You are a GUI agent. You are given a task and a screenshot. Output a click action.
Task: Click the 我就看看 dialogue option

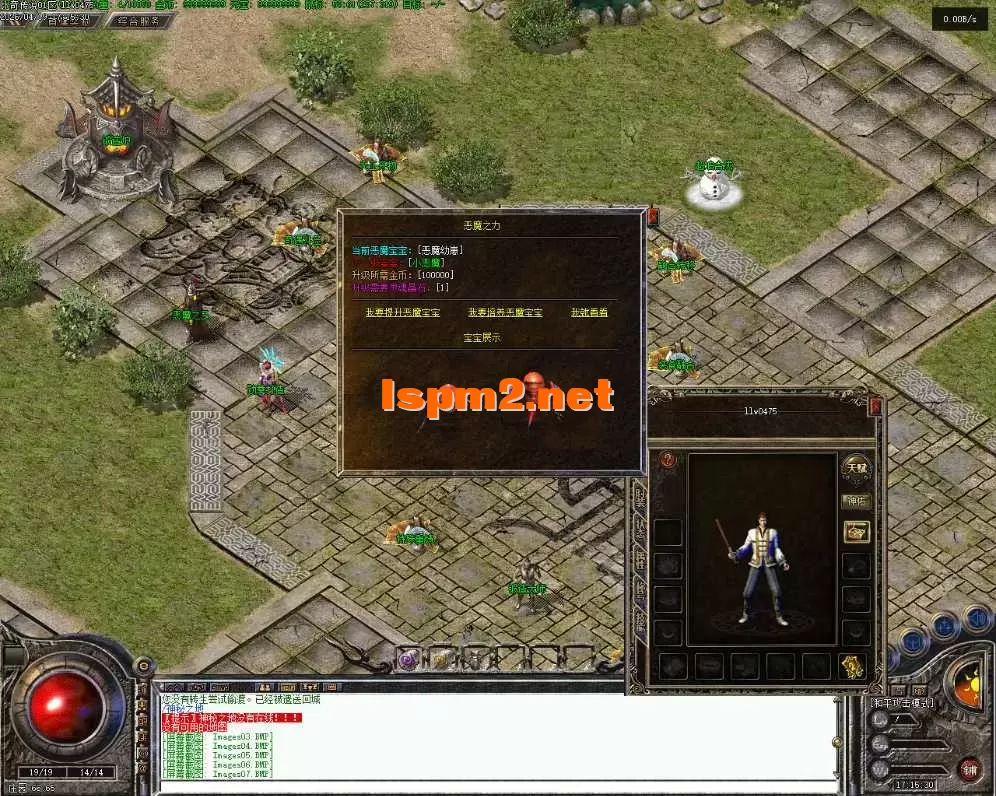pos(589,312)
